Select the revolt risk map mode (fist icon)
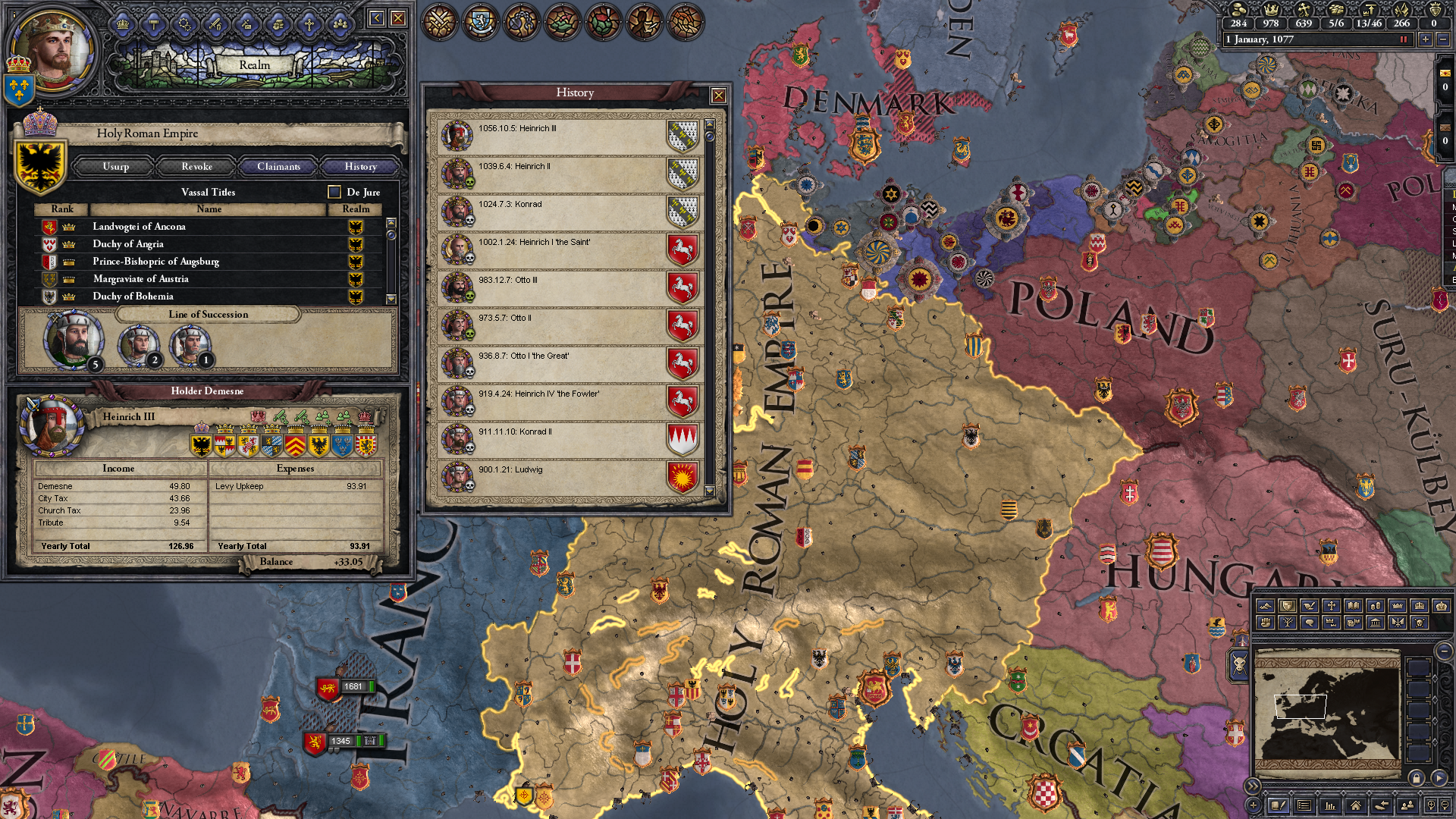Viewport: 1456px width, 819px height. [x=1266, y=622]
